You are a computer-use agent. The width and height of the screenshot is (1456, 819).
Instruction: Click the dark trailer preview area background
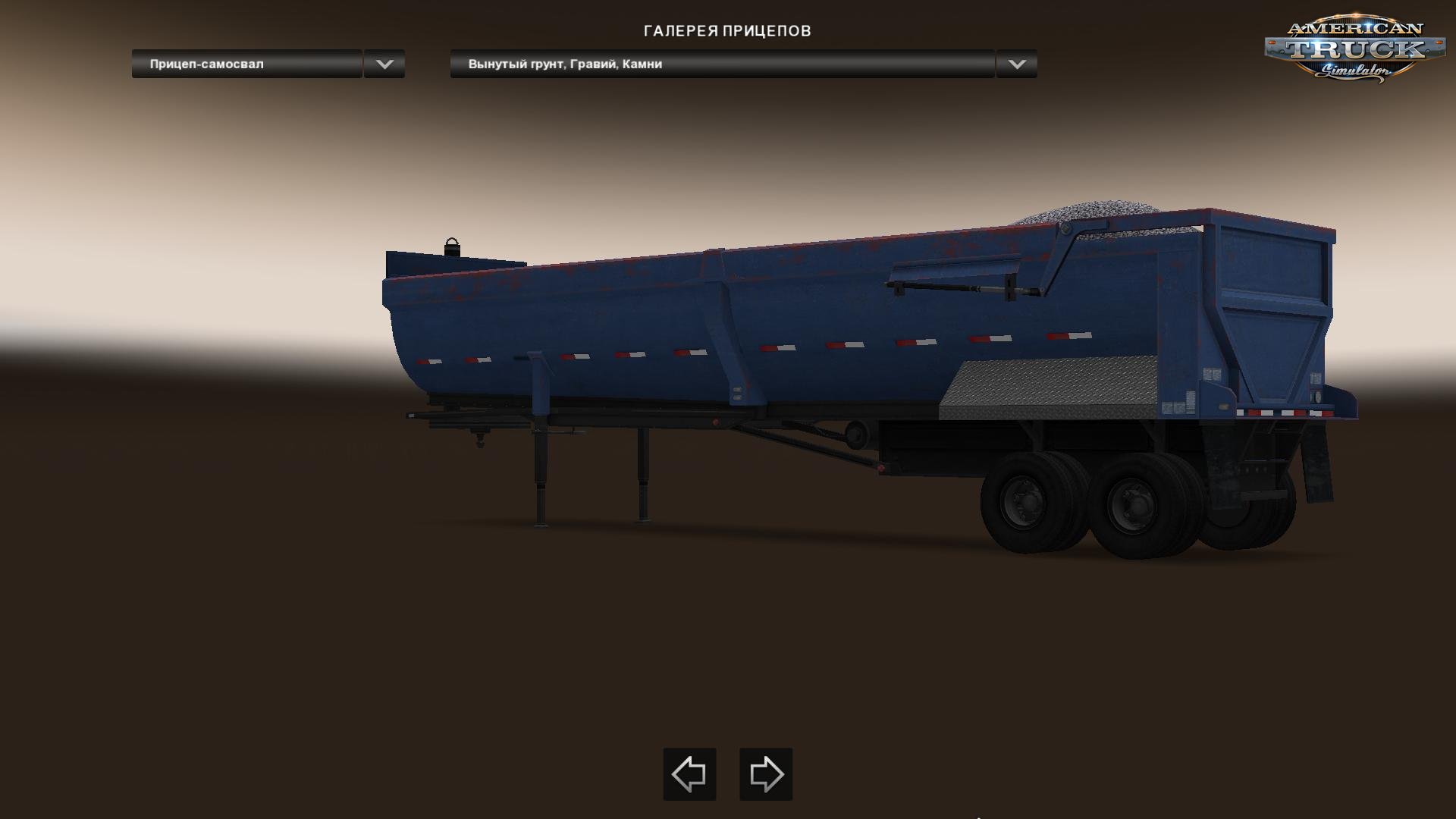coord(227,607)
